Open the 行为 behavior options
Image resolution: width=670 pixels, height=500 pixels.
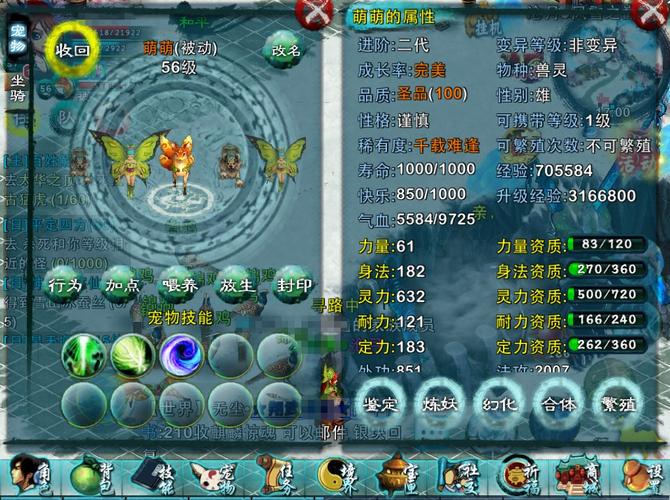pos(66,285)
